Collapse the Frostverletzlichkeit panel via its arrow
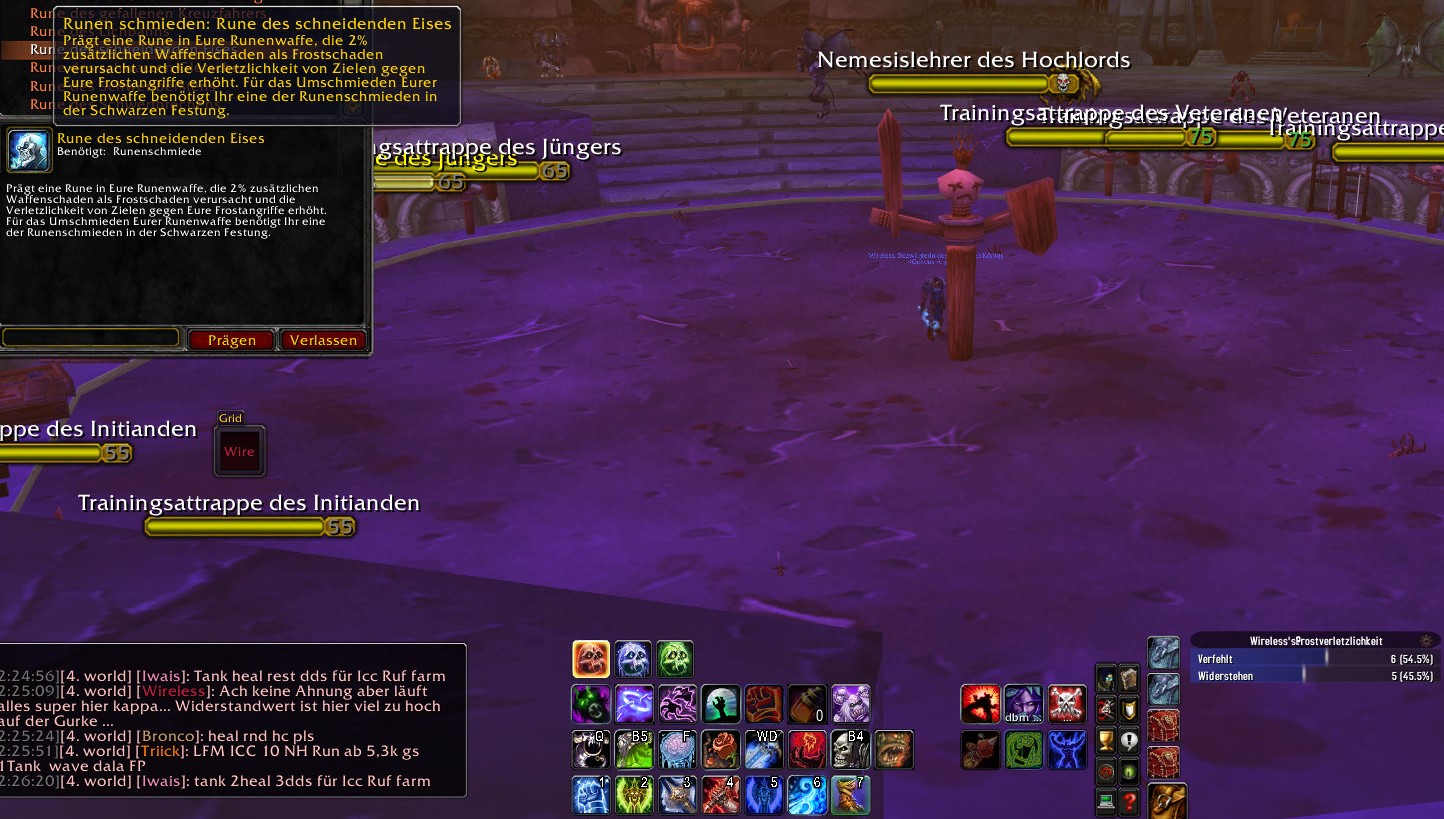The image size is (1444, 819). (1427, 641)
